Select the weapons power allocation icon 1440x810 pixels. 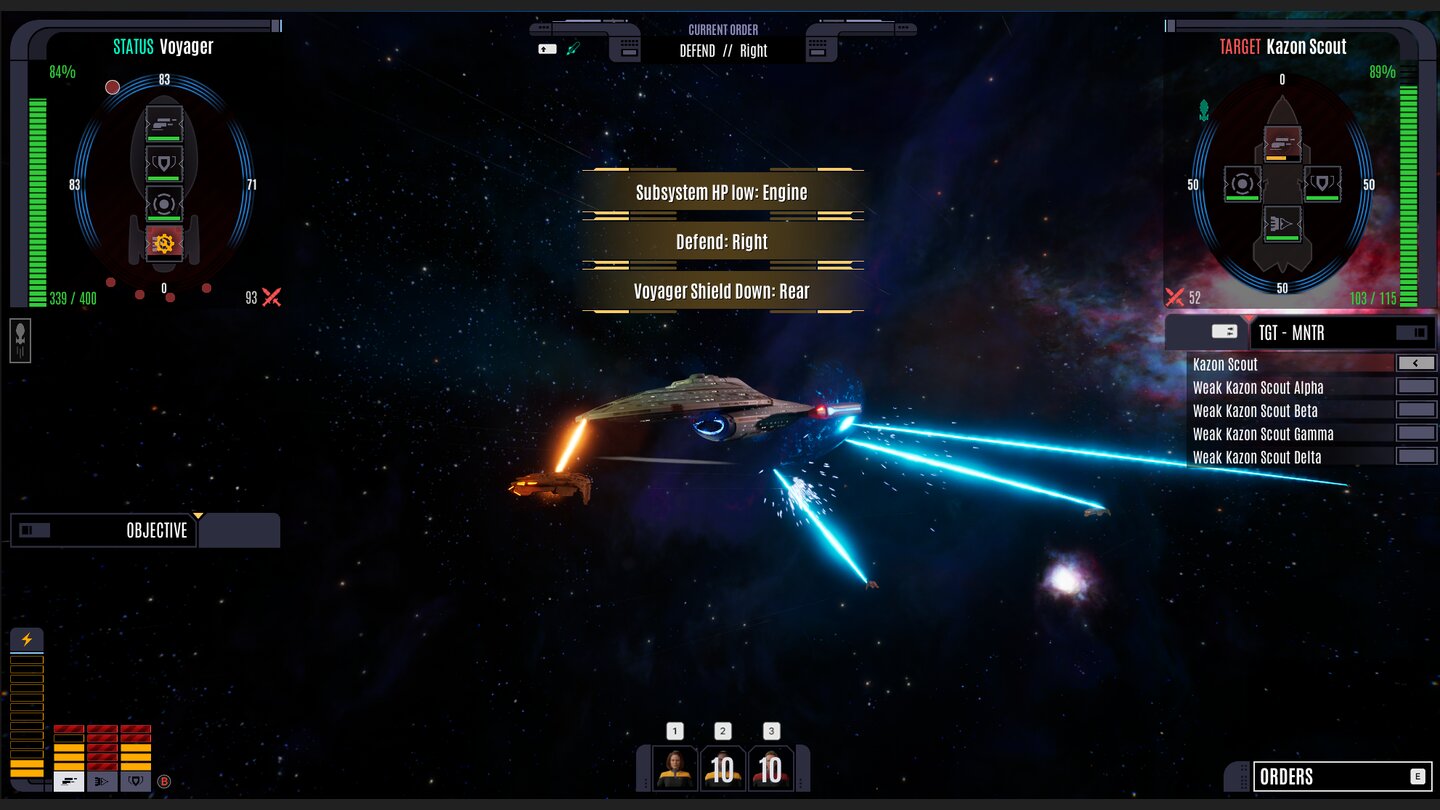[x=69, y=782]
